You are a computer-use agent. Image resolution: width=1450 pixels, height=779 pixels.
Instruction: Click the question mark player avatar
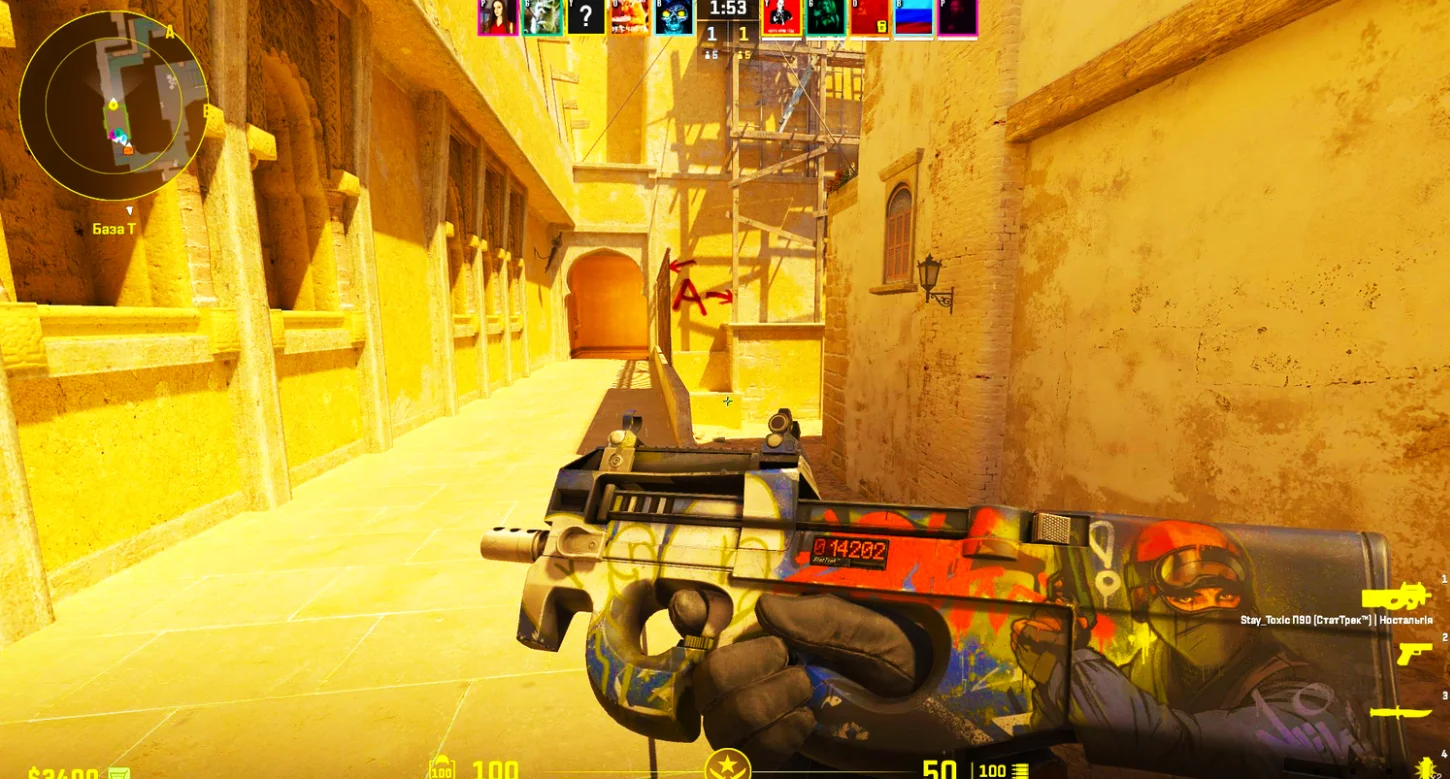click(x=586, y=17)
